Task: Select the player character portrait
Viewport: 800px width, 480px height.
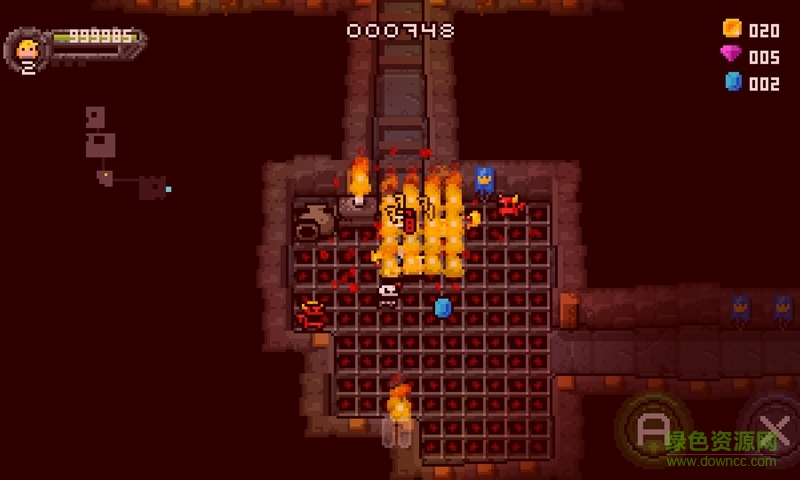Action: pyautogui.click(x=28, y=48)
